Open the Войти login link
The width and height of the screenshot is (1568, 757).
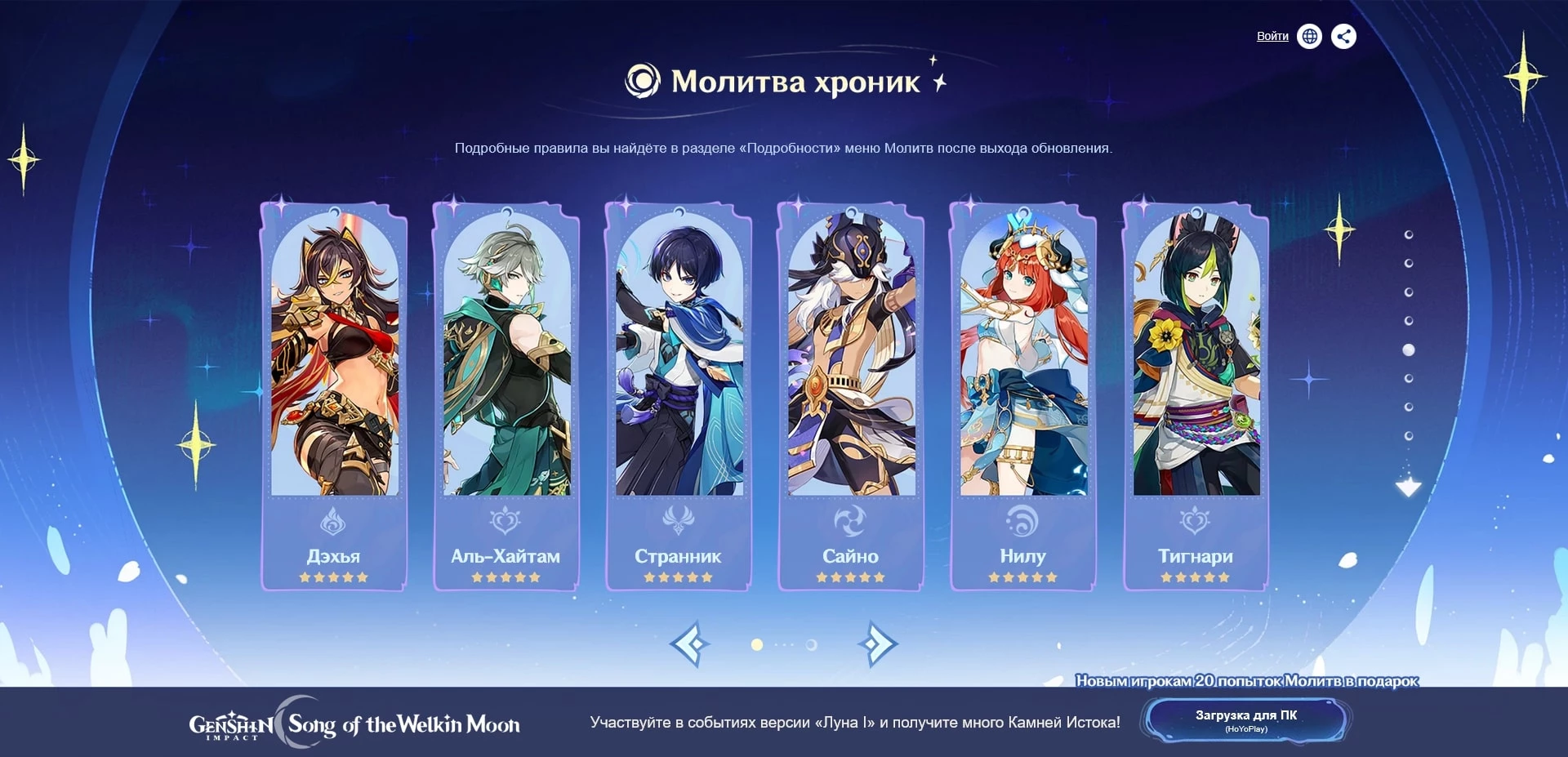coord(1271,37)
